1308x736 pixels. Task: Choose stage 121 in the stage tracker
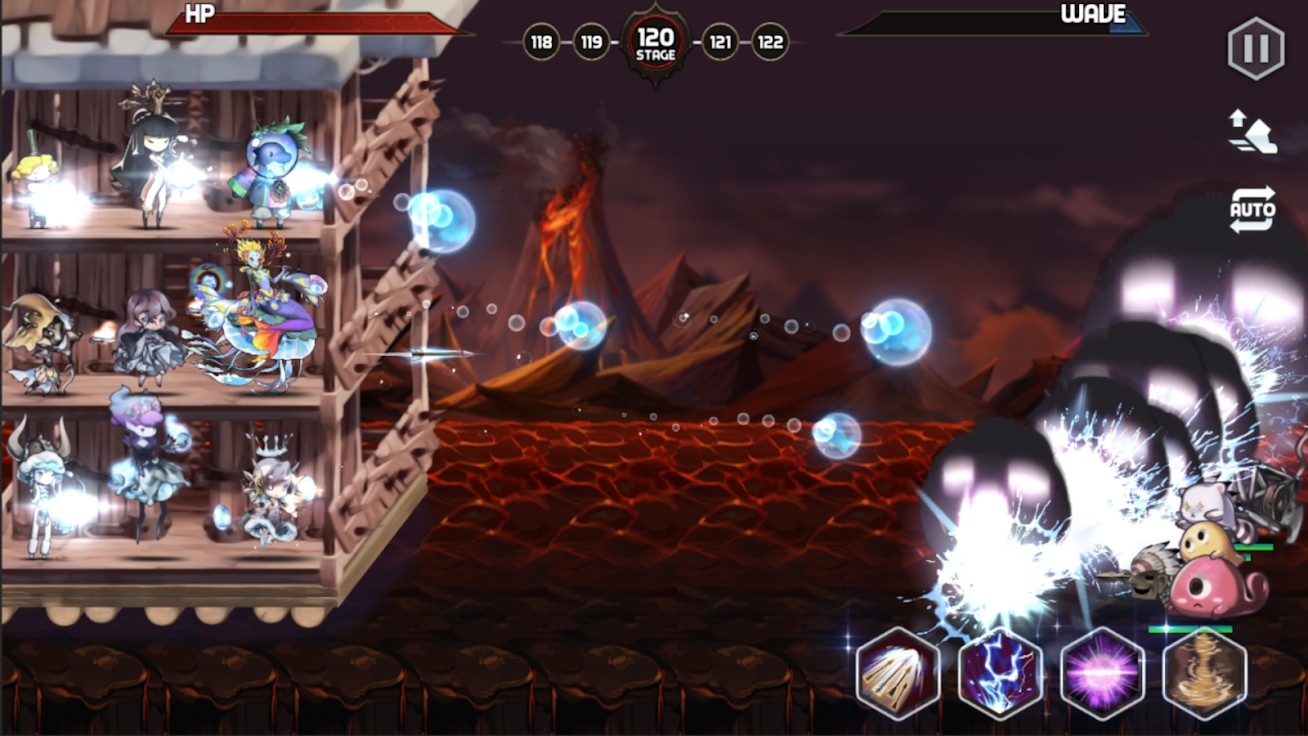[720, 42]
